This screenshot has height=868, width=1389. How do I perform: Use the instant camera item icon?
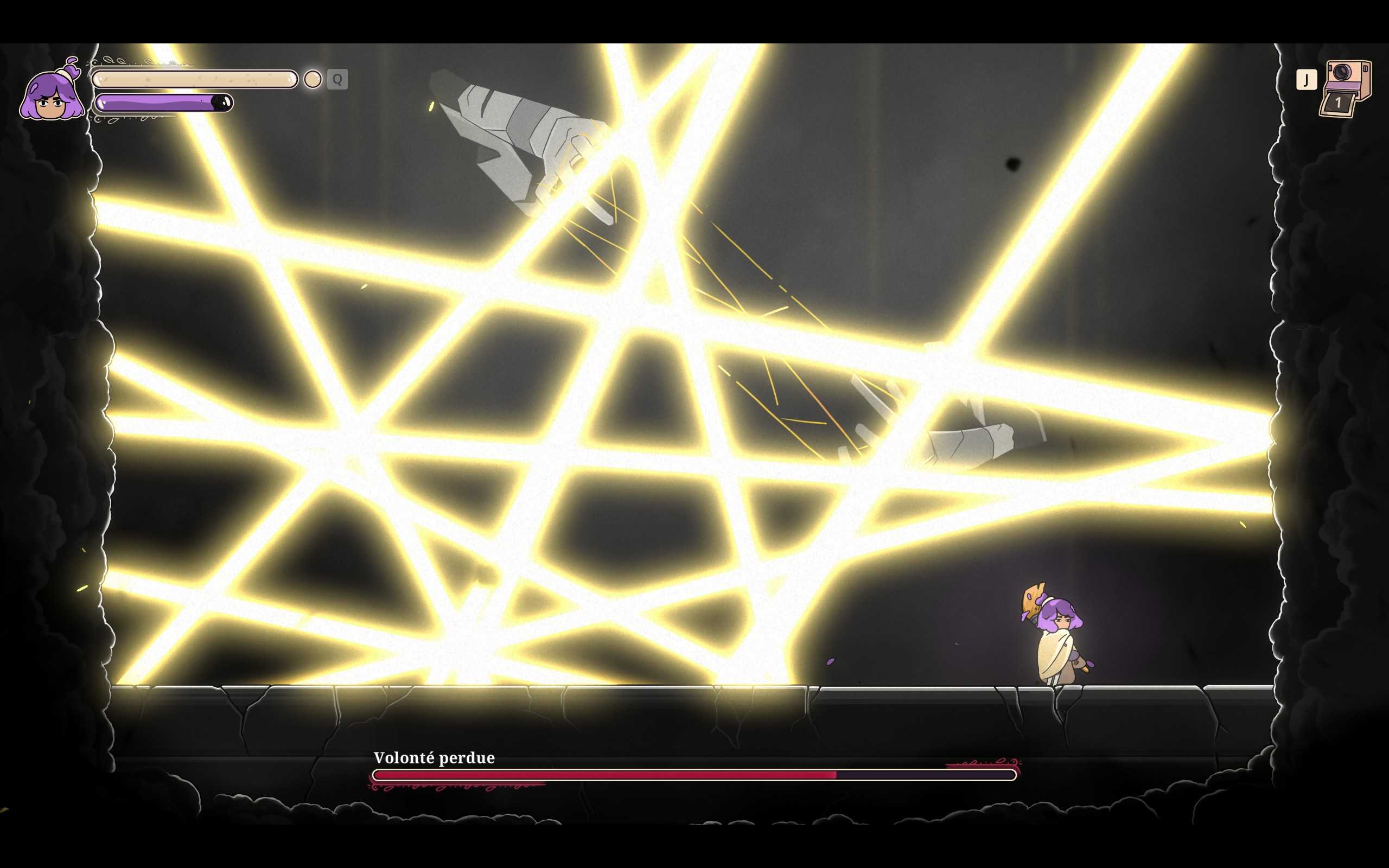(1345, 88)
